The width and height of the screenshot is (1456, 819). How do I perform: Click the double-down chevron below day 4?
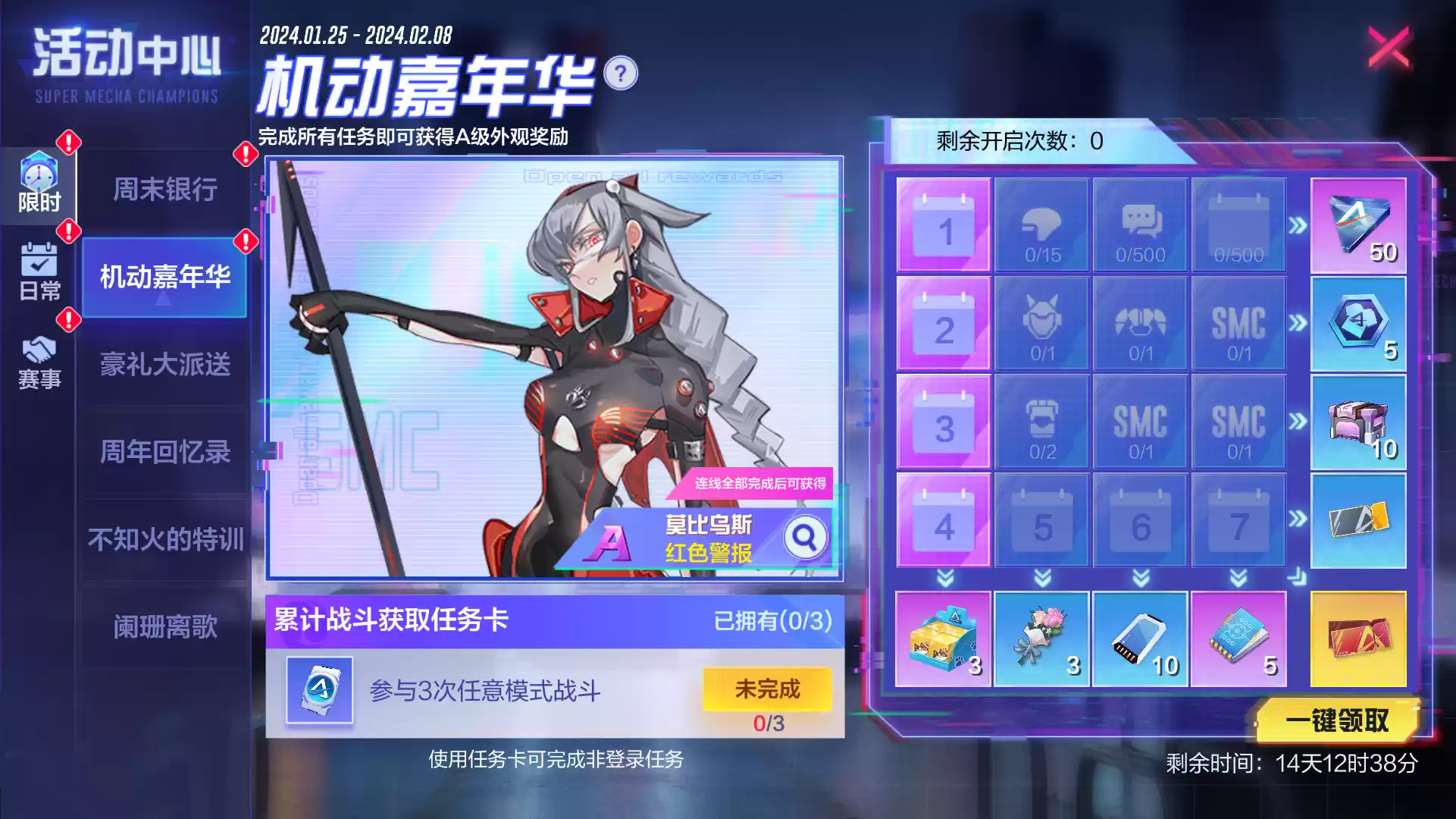942,578
